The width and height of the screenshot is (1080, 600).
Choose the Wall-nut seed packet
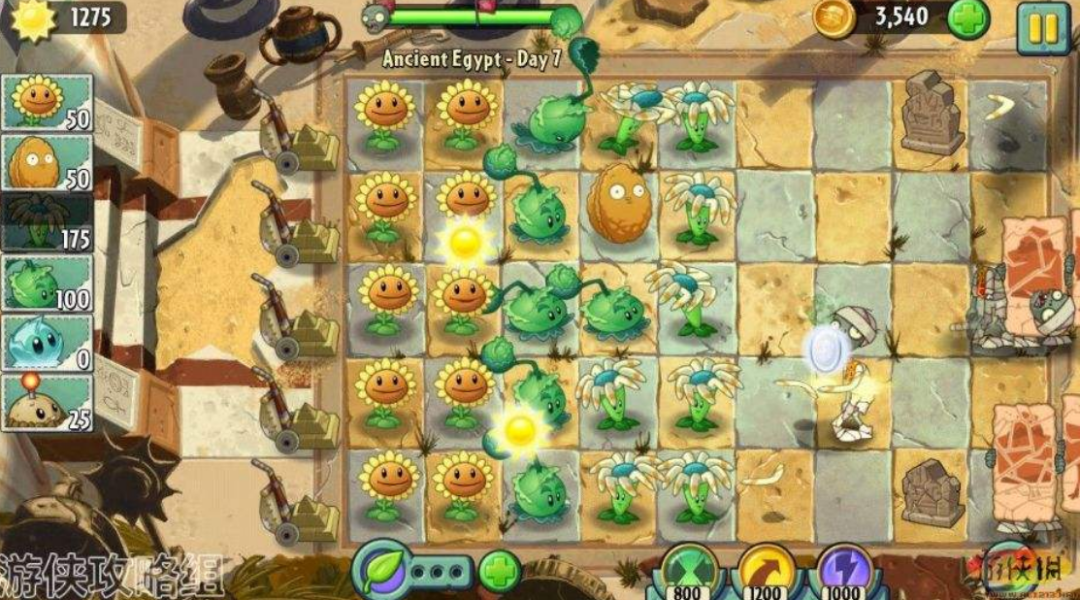(x=48, y=163)
